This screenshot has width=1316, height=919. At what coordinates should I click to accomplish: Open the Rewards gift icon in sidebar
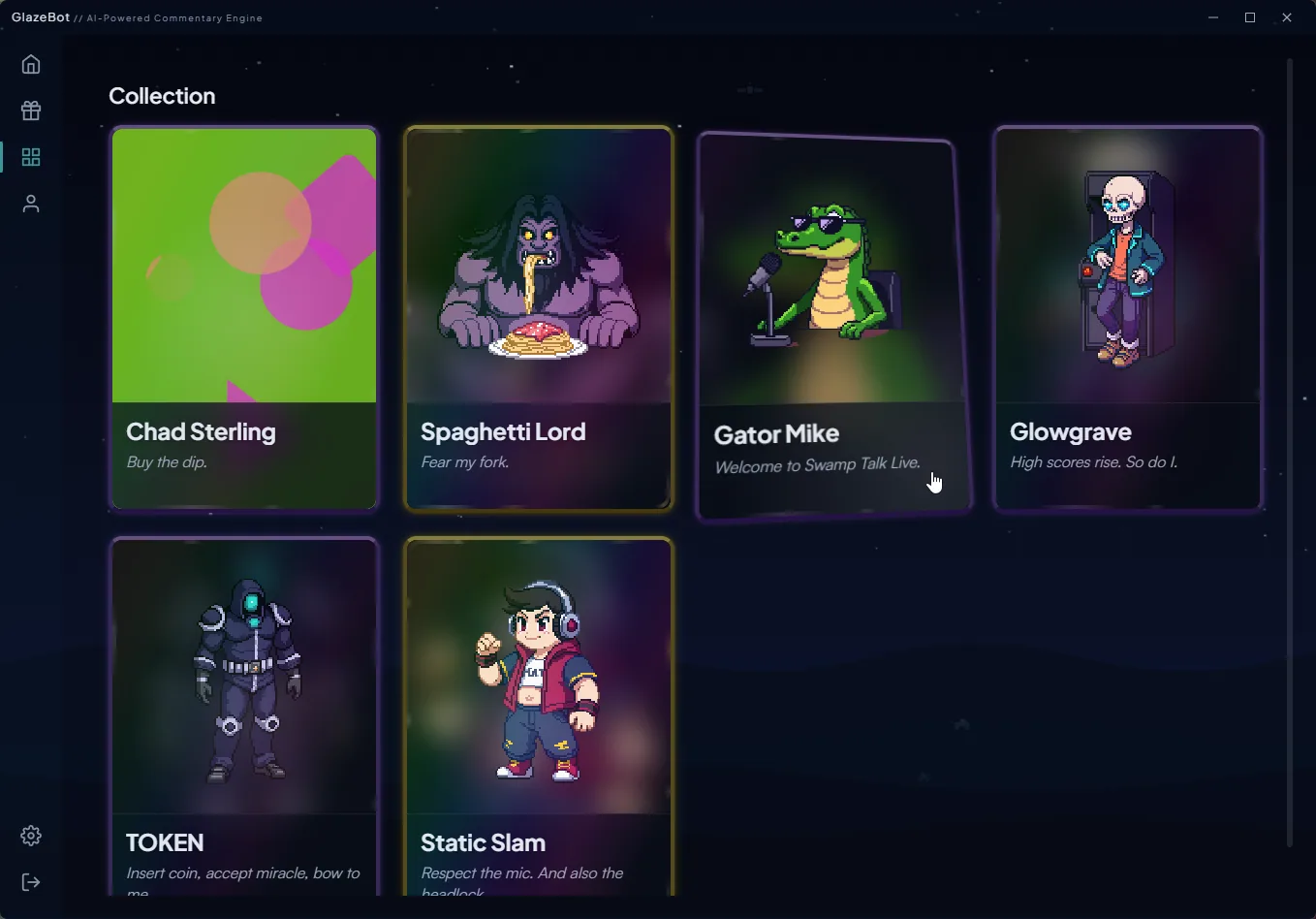pyautogui.click(x=30, y=110)
